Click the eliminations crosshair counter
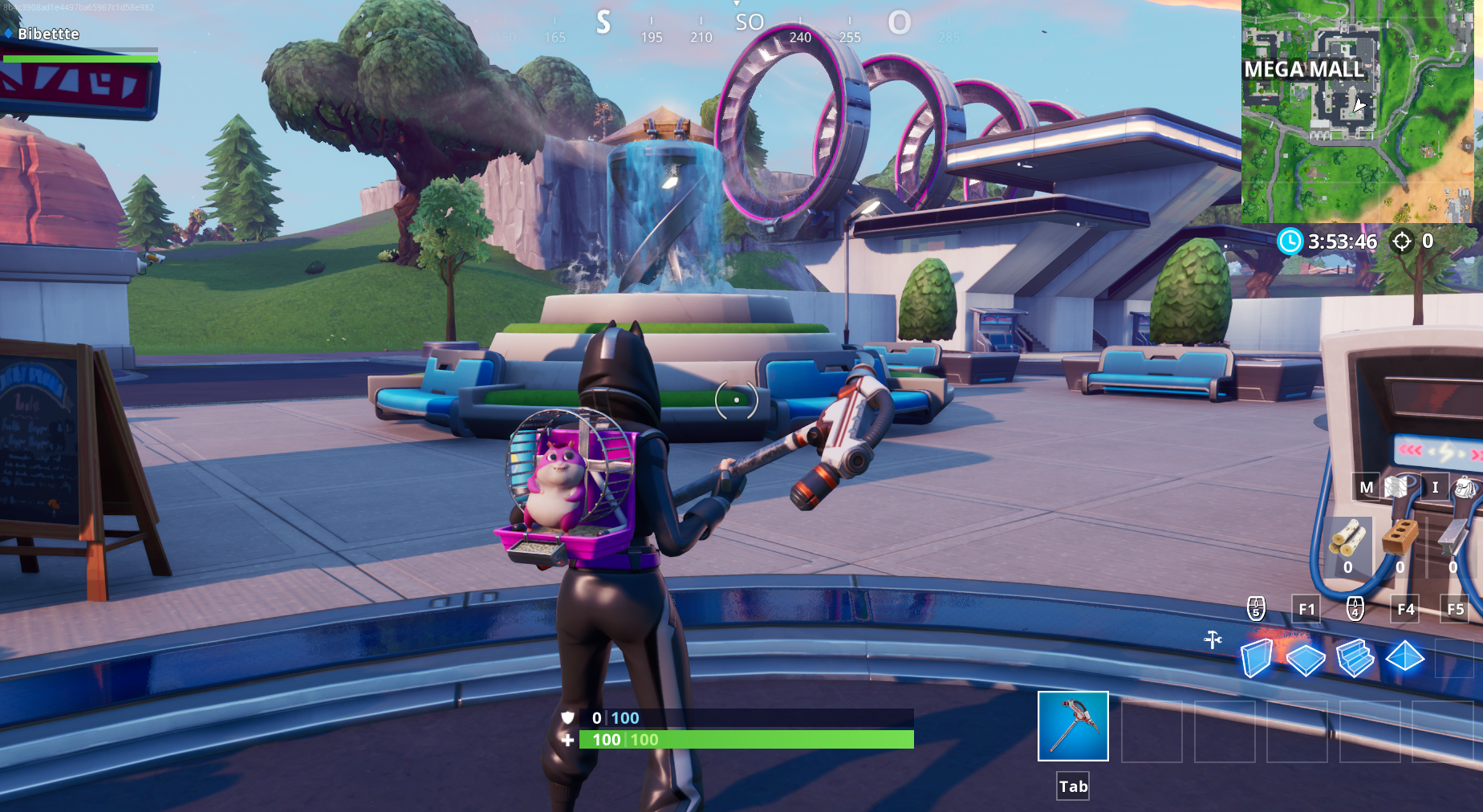This screenshot has height=812, width=1483. point(1404,242)
